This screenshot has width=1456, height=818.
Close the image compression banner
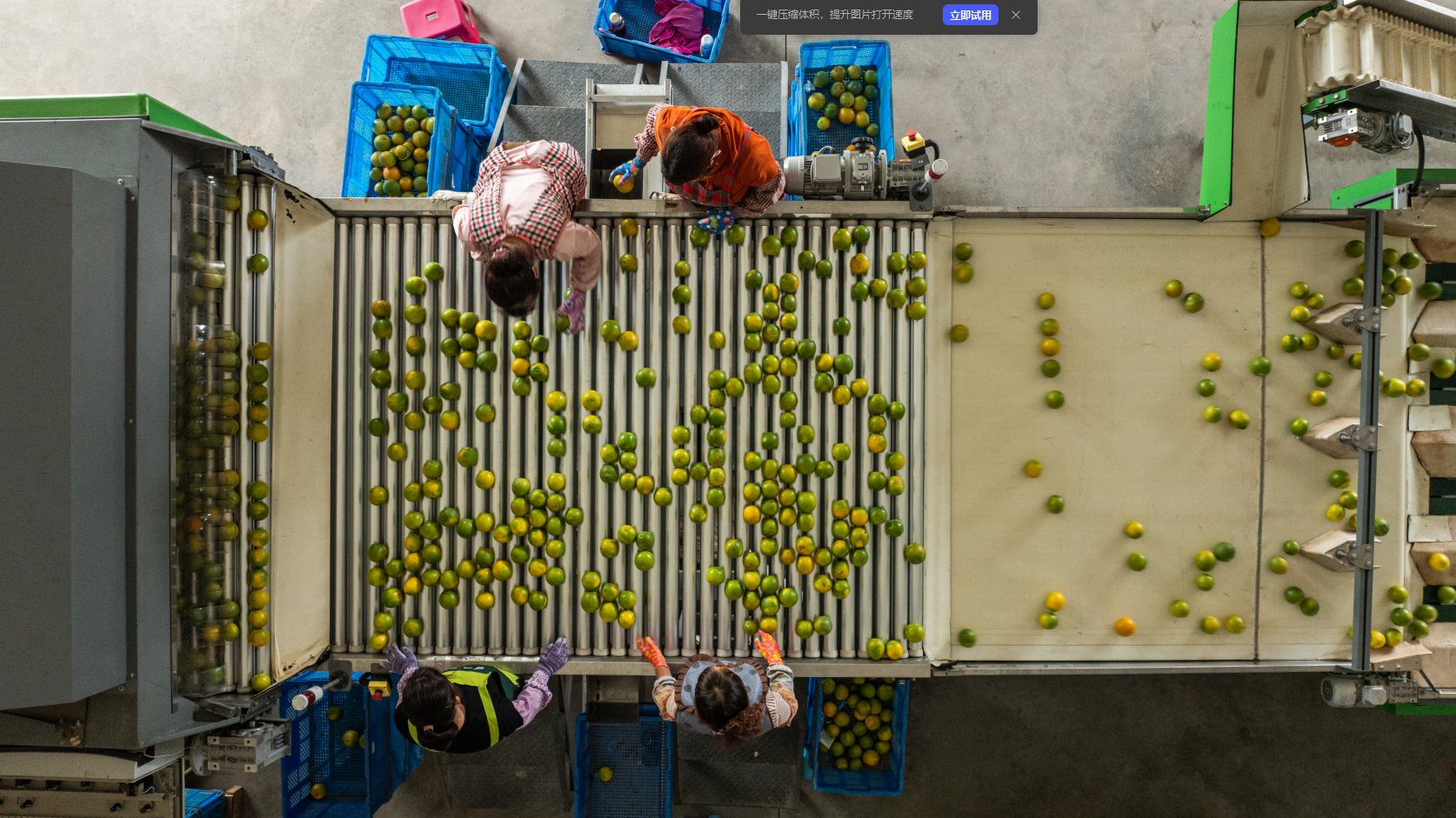[x=1016, y=15]
